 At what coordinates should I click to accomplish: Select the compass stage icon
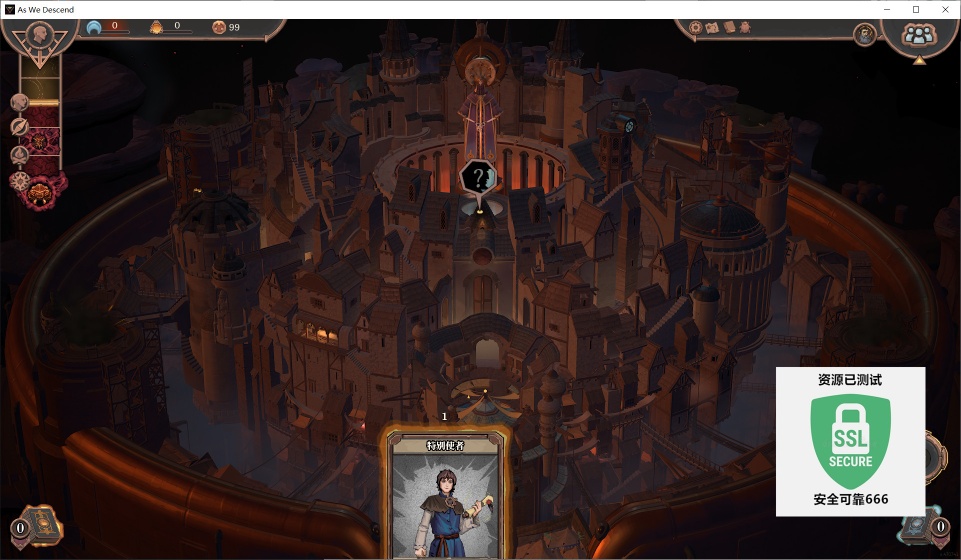(19, 127)
